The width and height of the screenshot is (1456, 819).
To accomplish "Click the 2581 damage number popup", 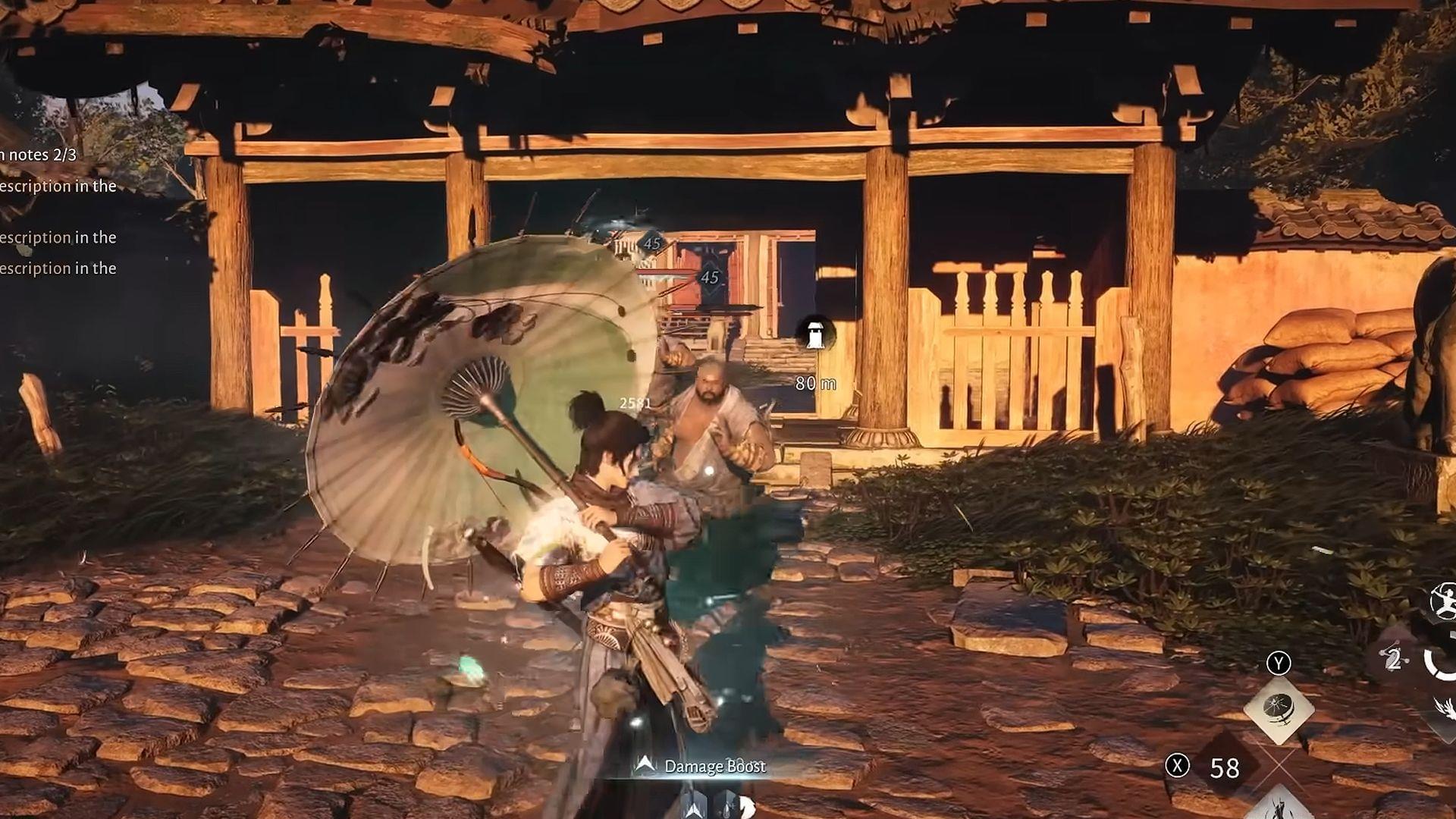I will click(635, 402).
